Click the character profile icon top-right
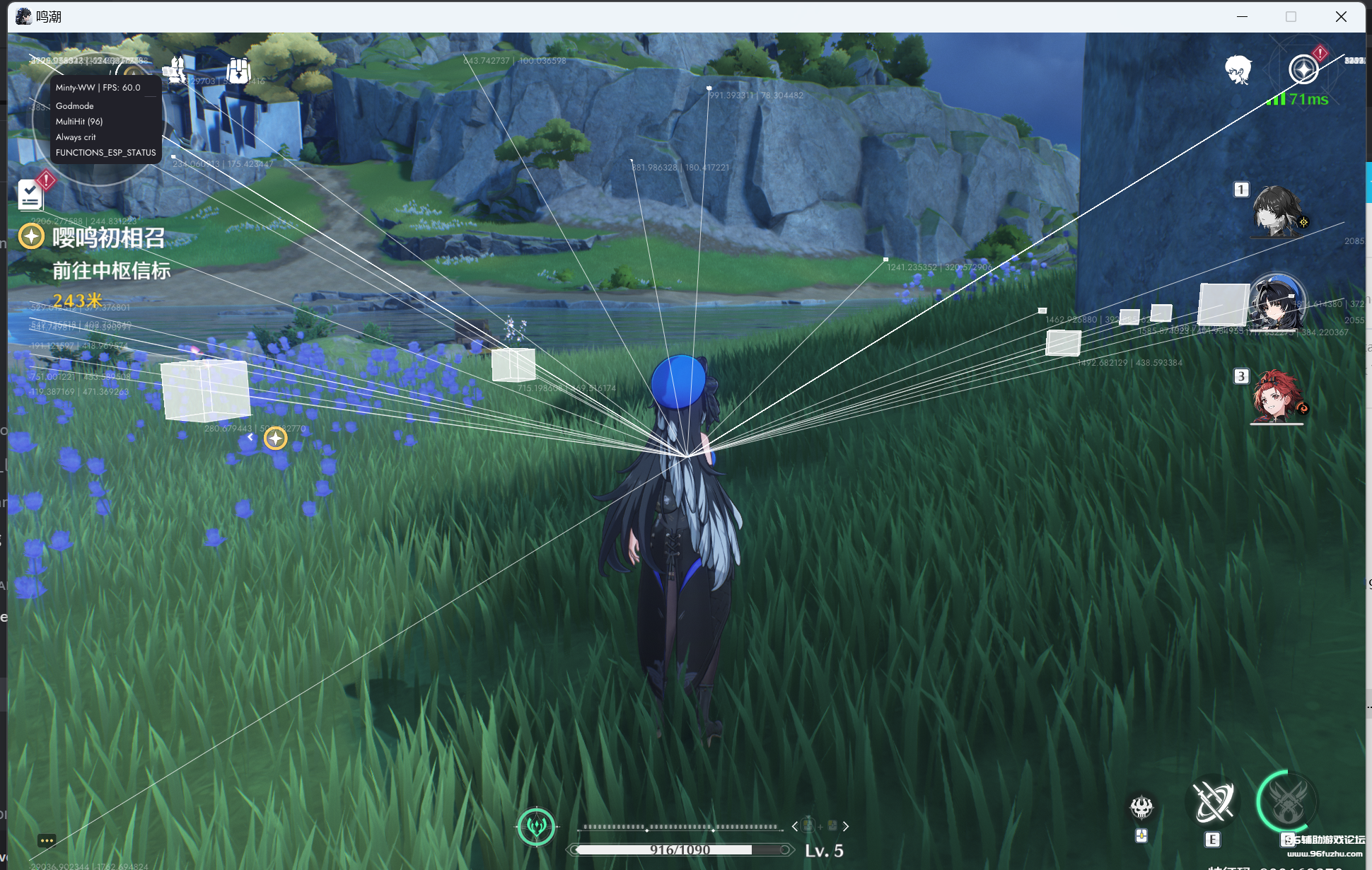 tap(1240, 68)
